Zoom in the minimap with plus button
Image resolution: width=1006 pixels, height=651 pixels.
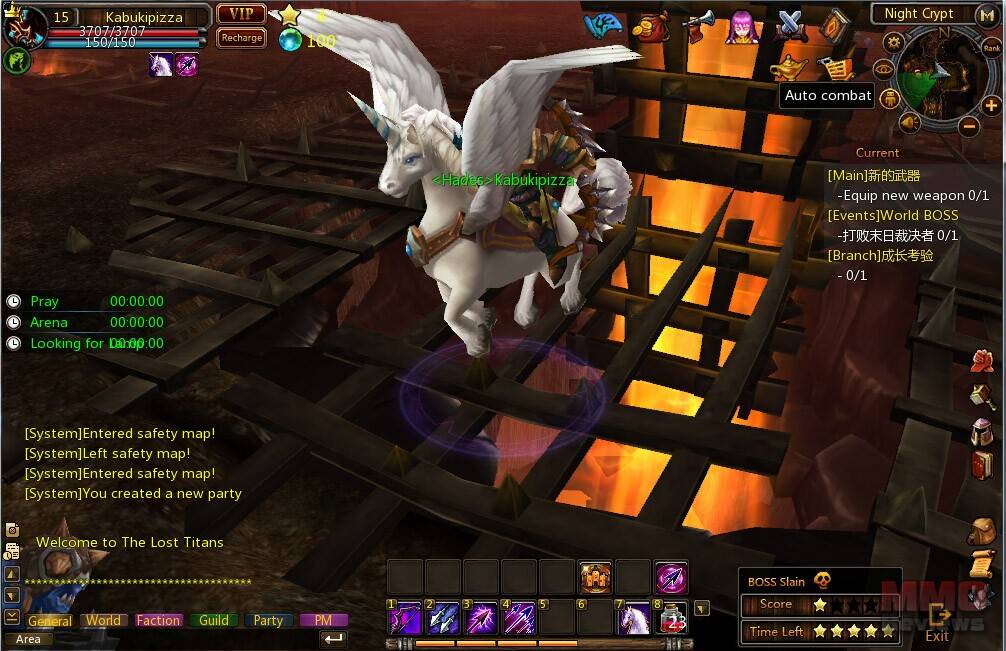click(990, 105)
